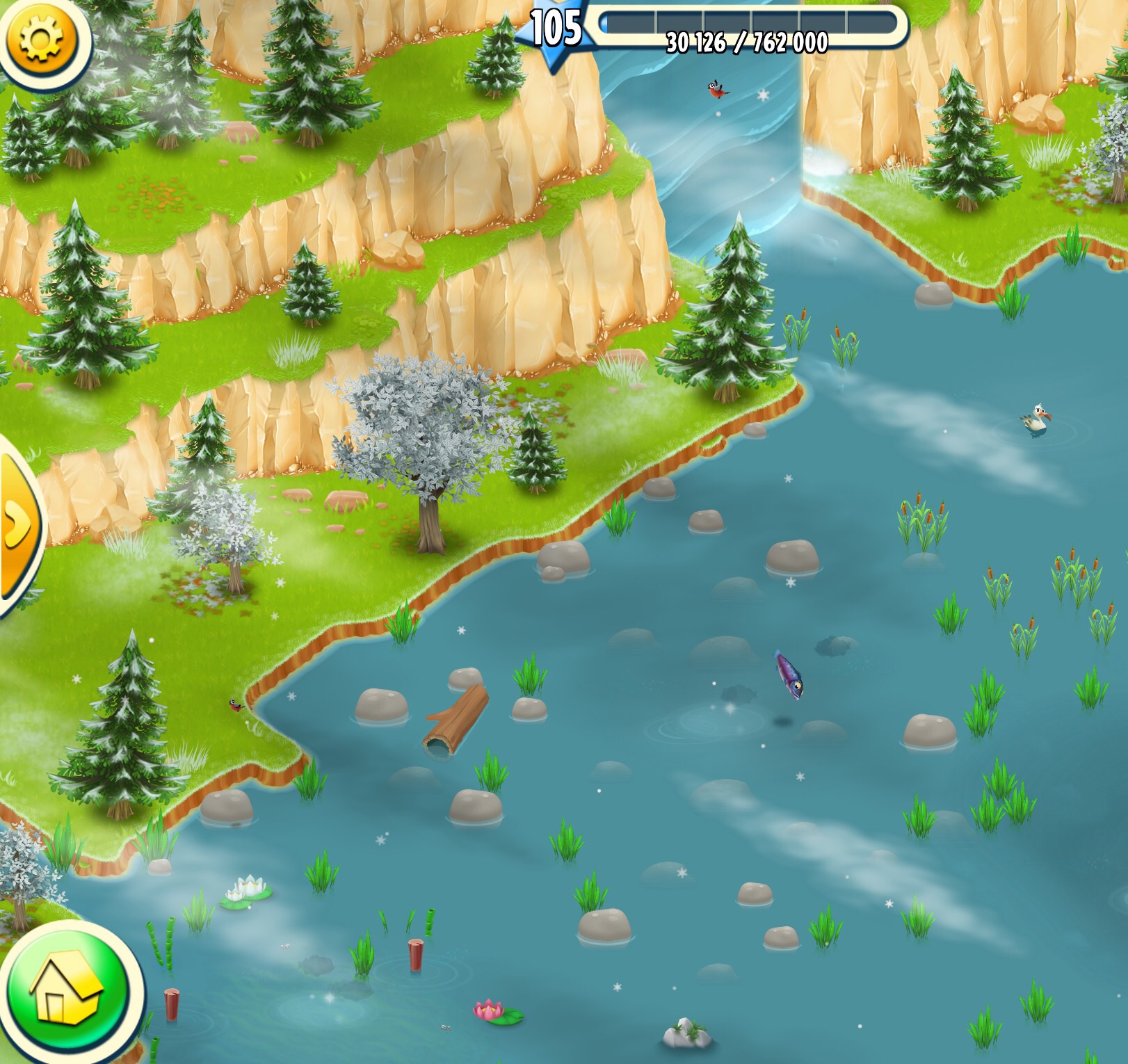
Task: Expand the yellow arrow side panel
Action: pos(18,525)
